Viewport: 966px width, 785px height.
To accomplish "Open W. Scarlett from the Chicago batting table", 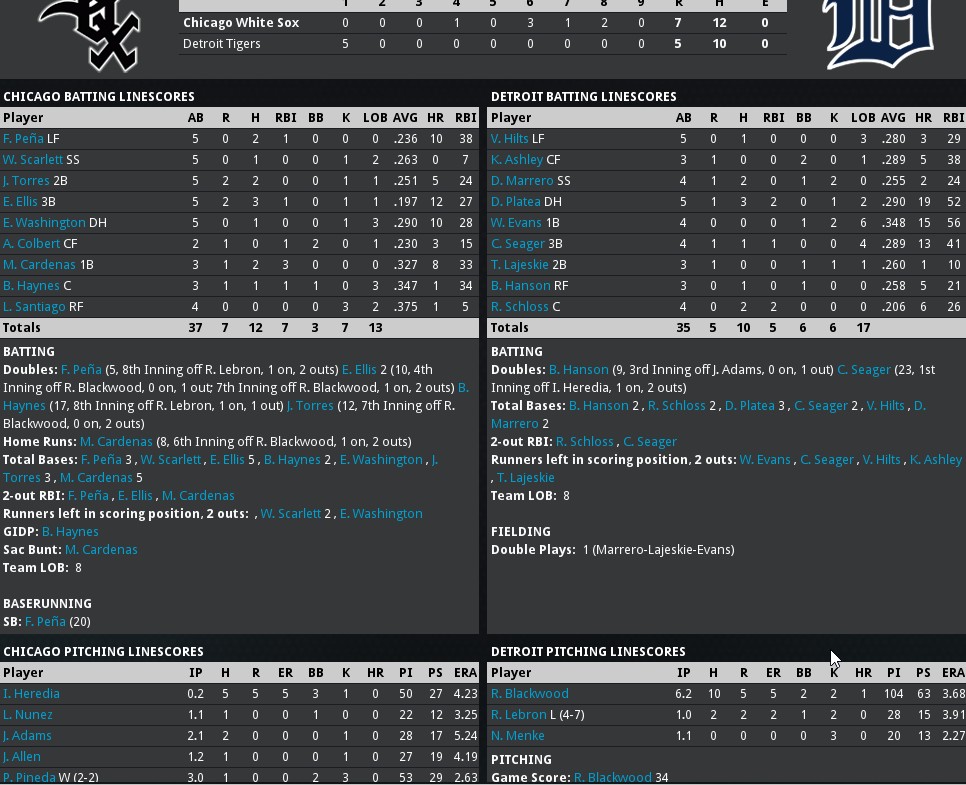I will 33,159.
